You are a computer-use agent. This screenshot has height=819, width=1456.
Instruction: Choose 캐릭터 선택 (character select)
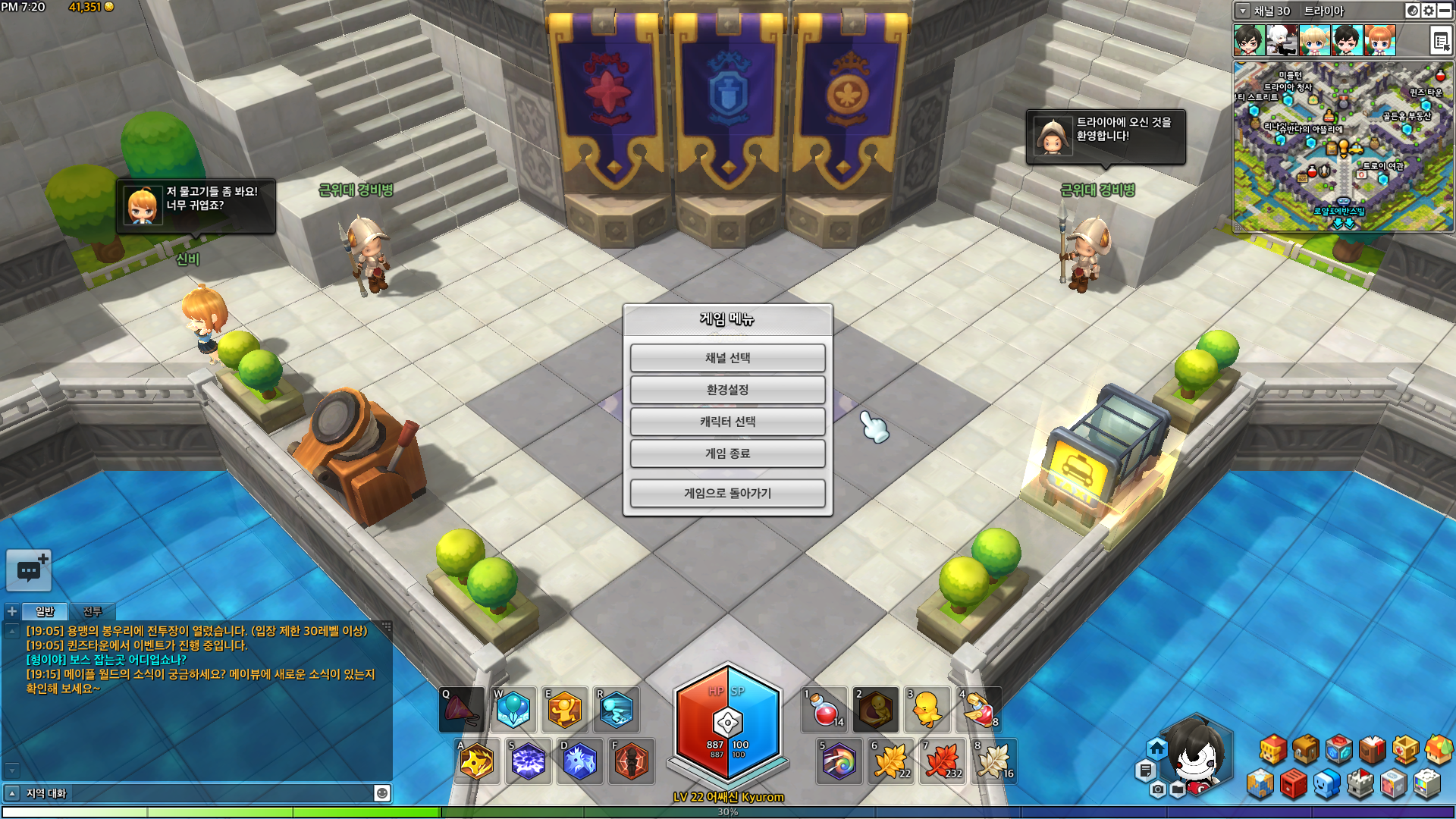tap(727, 422)
